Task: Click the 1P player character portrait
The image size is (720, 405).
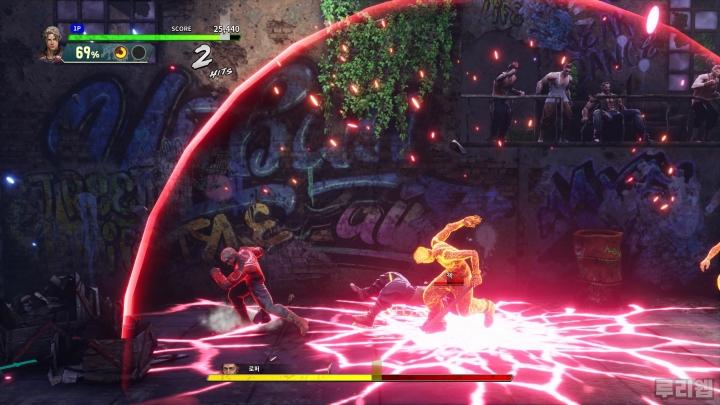Action: [49, 43]
